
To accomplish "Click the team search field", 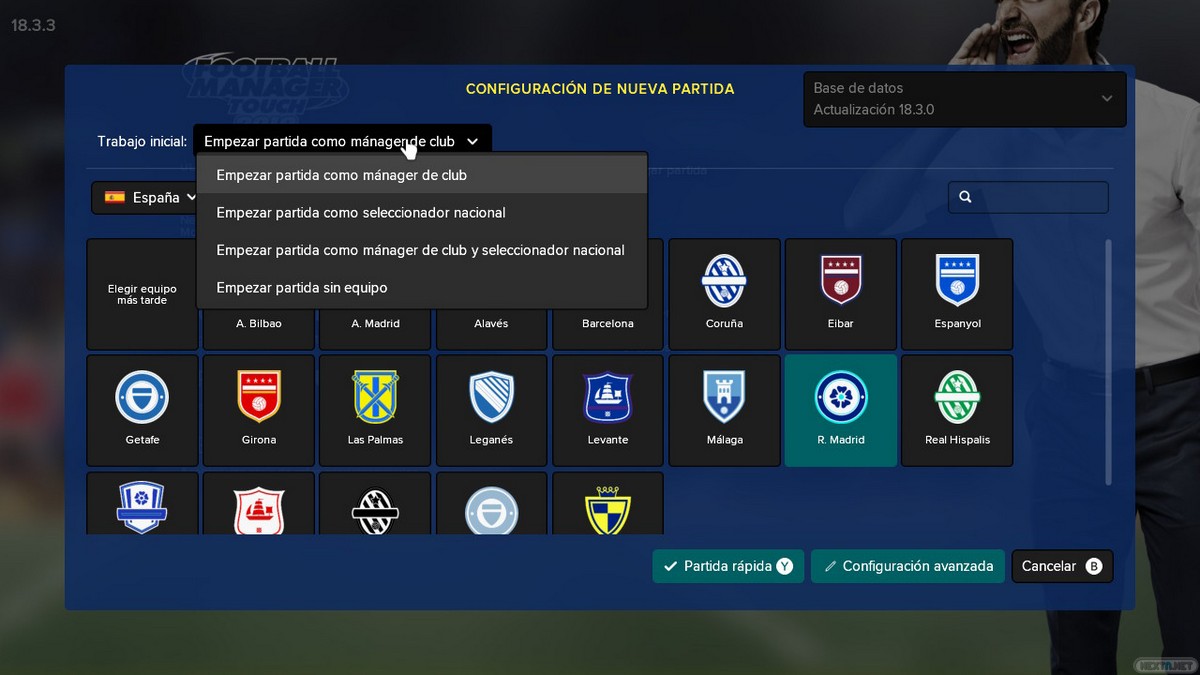I will [1028, 197].
